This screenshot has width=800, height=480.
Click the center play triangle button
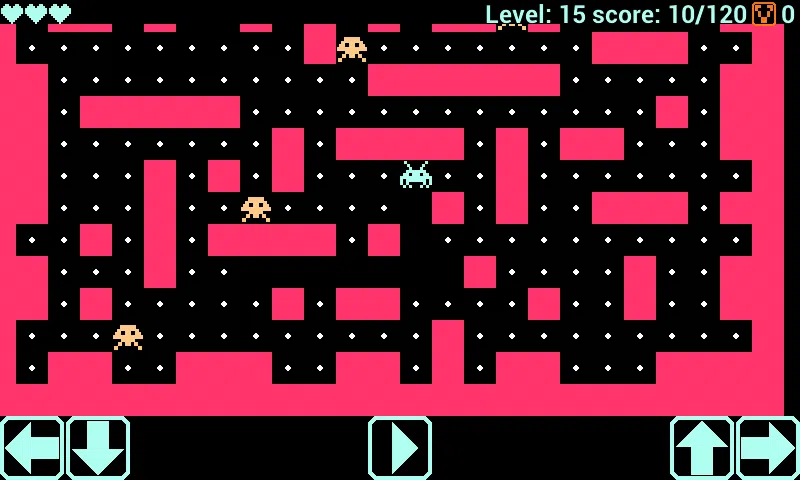pyautogui.click(x=400, y=448)
